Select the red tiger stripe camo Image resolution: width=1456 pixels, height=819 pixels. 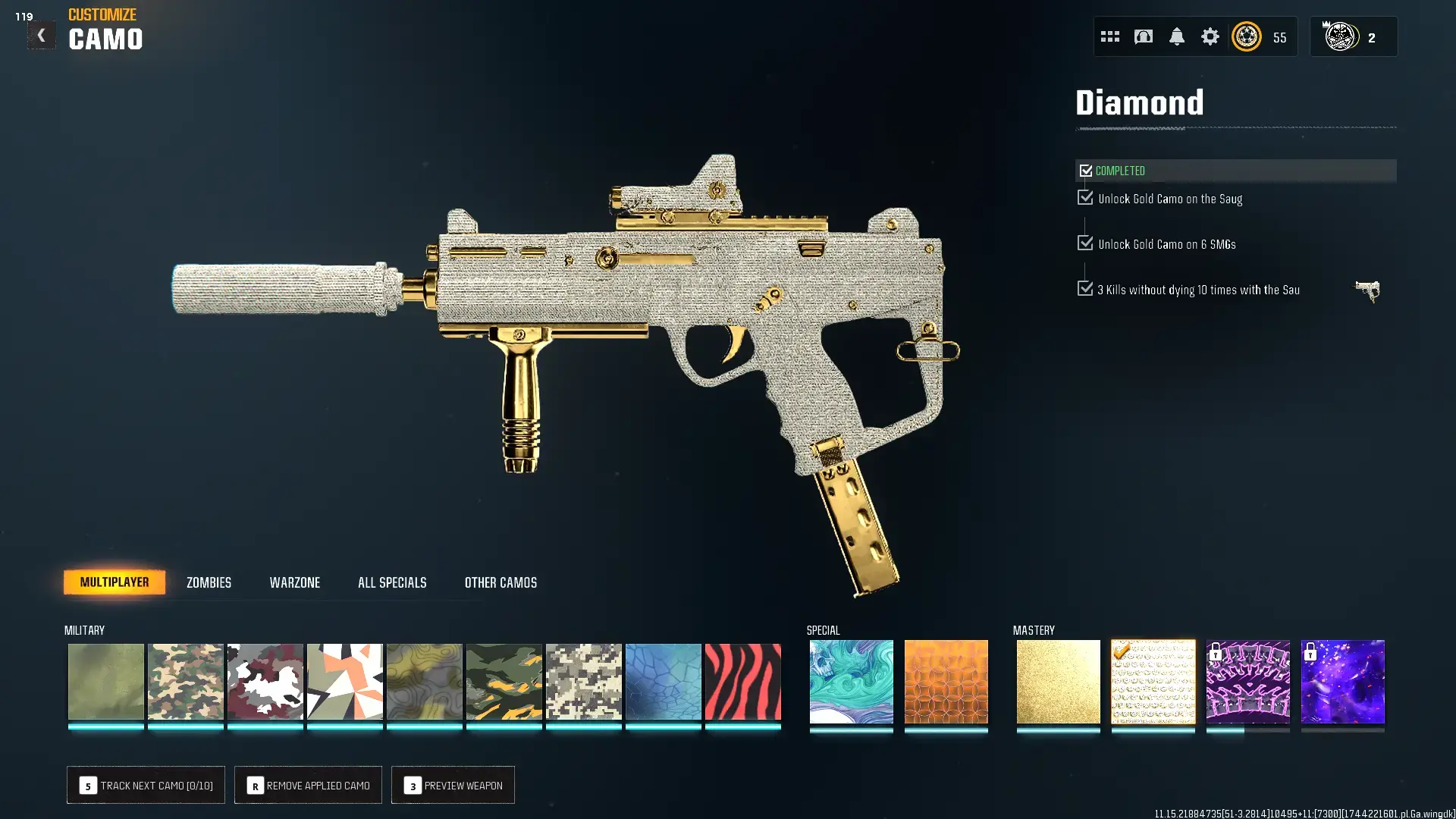point(742,682)
